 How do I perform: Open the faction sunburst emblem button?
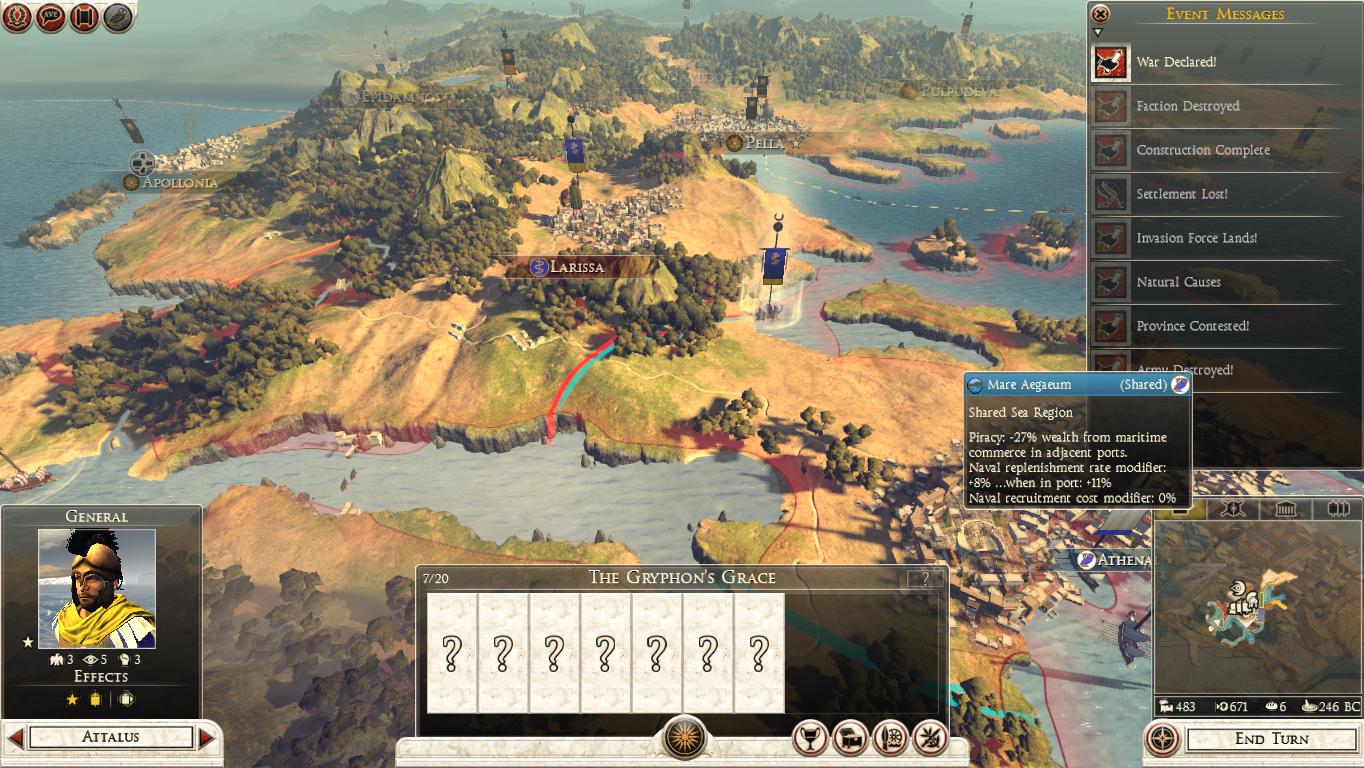(x=684, y=738)
